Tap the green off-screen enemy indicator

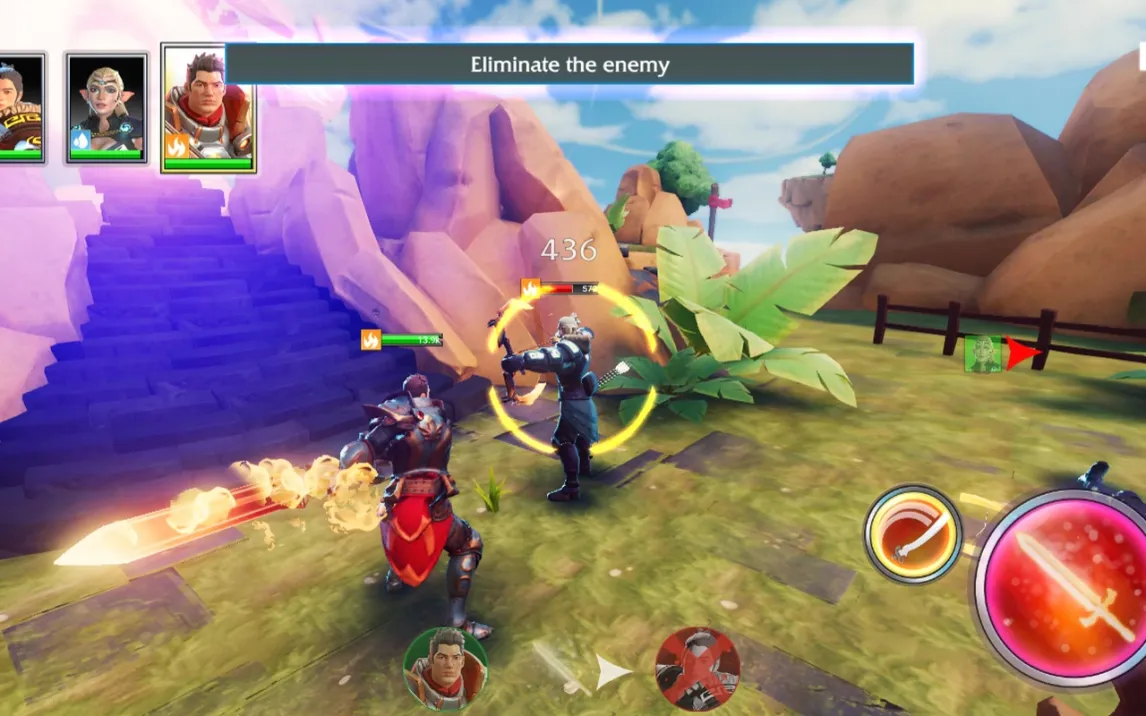point(983,354)
